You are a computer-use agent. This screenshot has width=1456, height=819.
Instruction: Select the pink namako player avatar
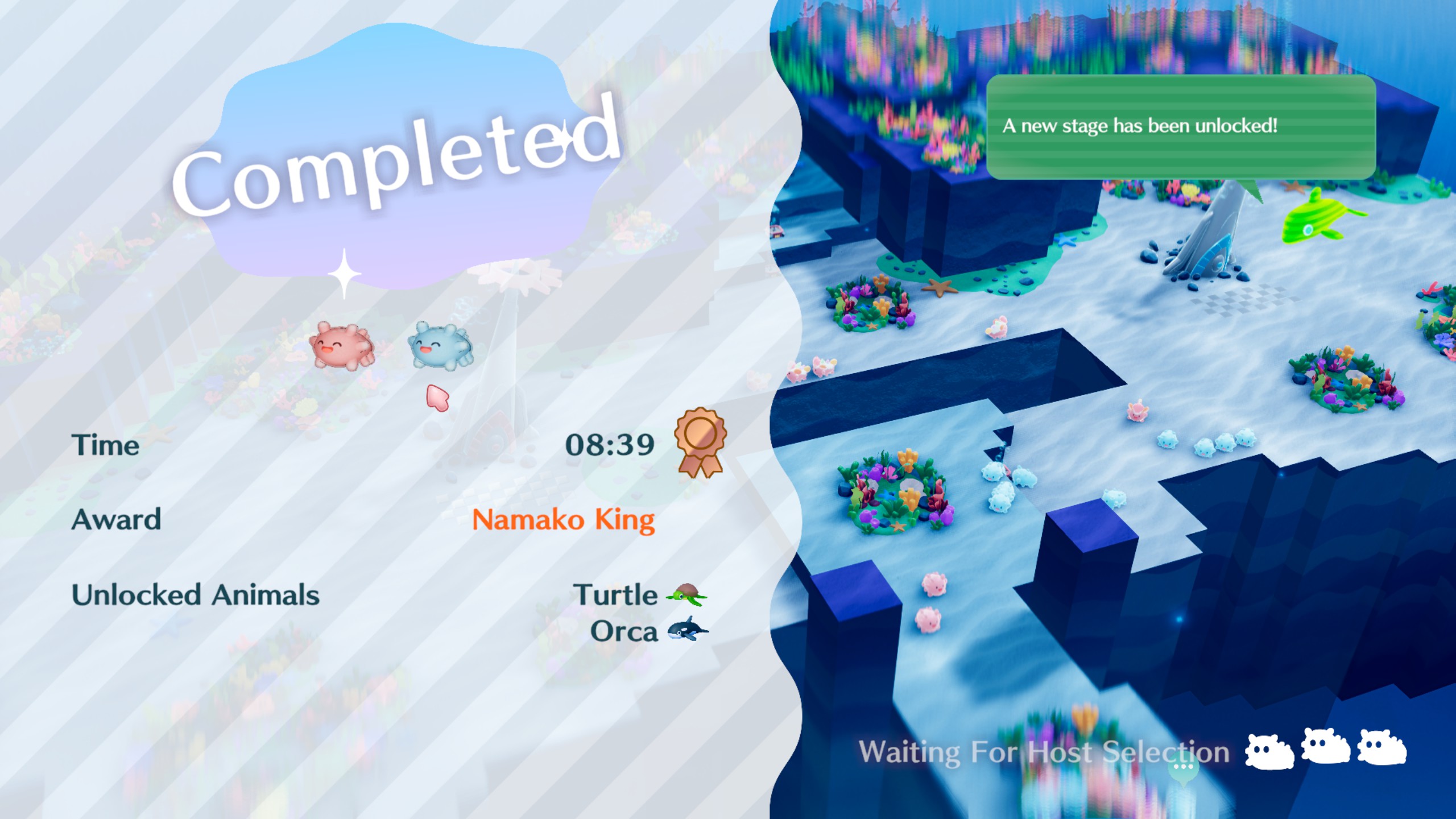[x=342, y=345]
